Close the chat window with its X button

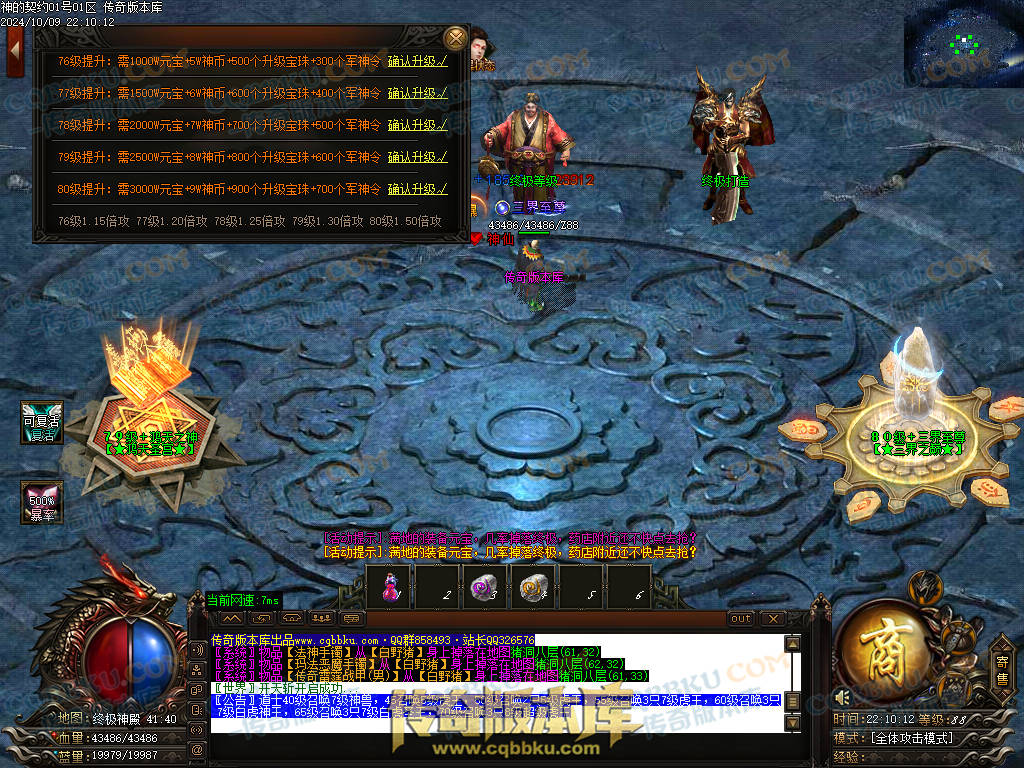coord(772,619)
